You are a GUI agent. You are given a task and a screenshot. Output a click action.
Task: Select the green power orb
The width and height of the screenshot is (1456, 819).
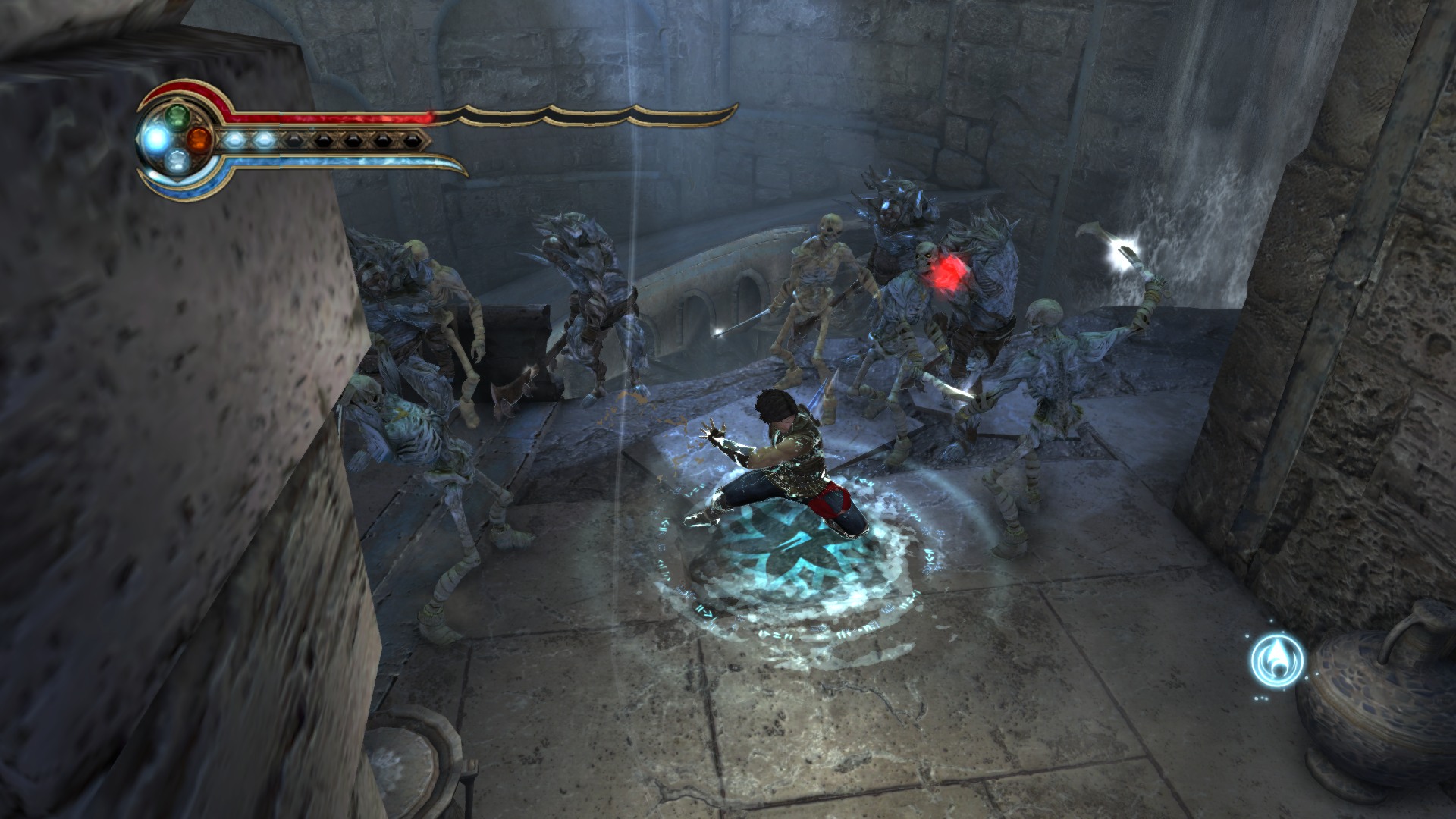pyautogui.click(x=177, y=116)
